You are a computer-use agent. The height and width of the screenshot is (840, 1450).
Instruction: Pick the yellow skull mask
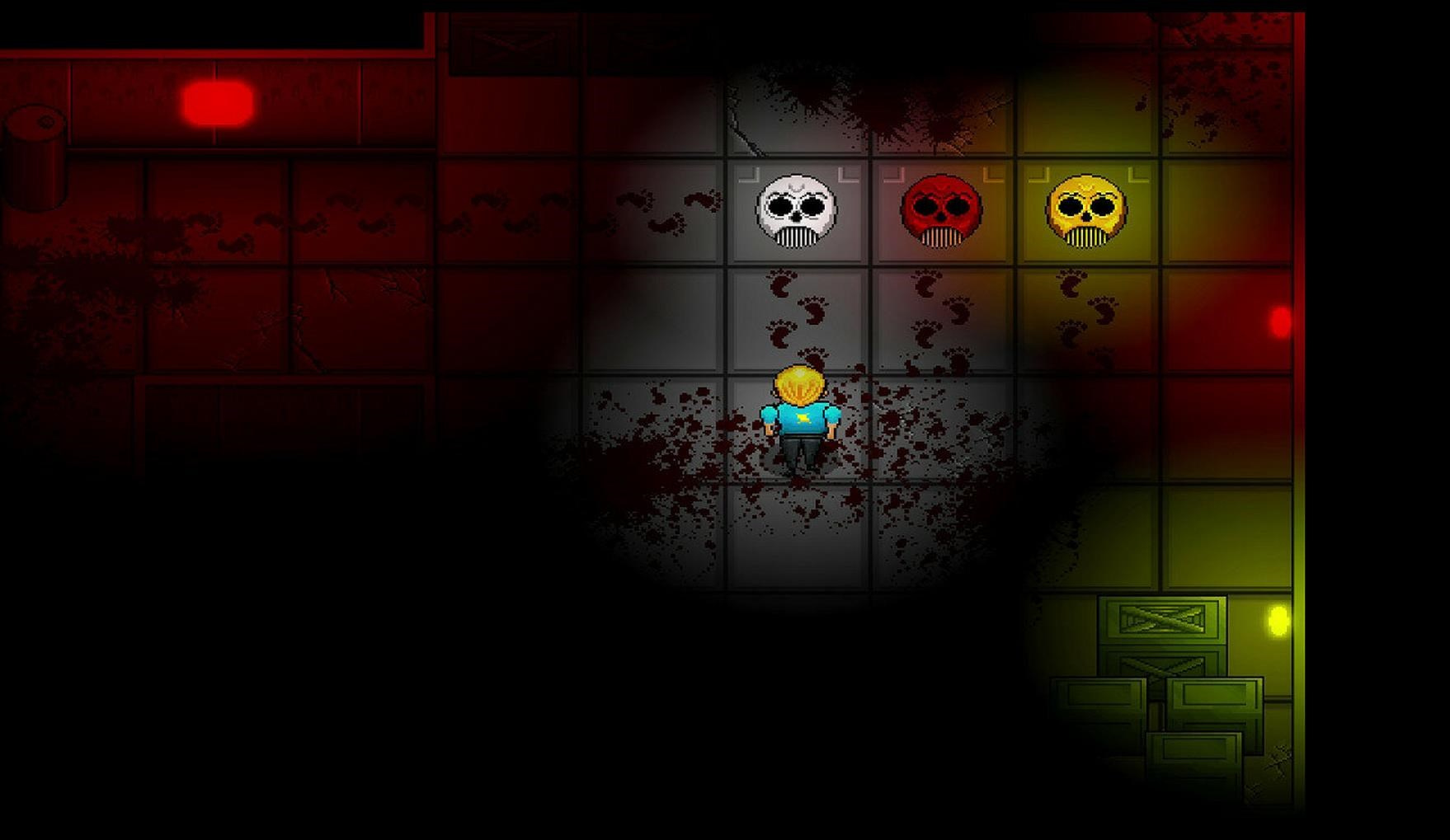(1085, 210)
